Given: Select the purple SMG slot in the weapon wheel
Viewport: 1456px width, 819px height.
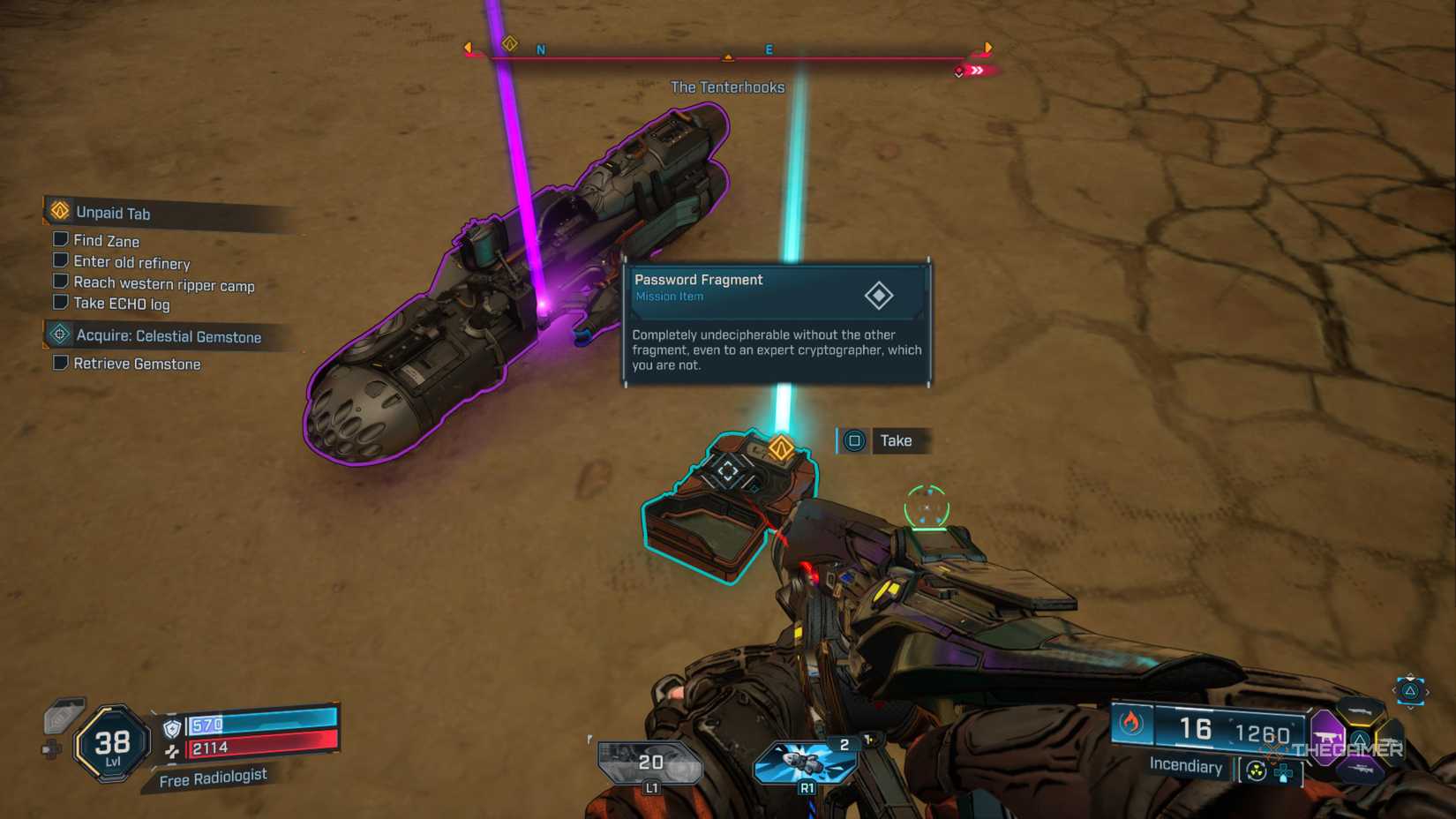Looking at the screenshot, I should [x=1327, y=736].
